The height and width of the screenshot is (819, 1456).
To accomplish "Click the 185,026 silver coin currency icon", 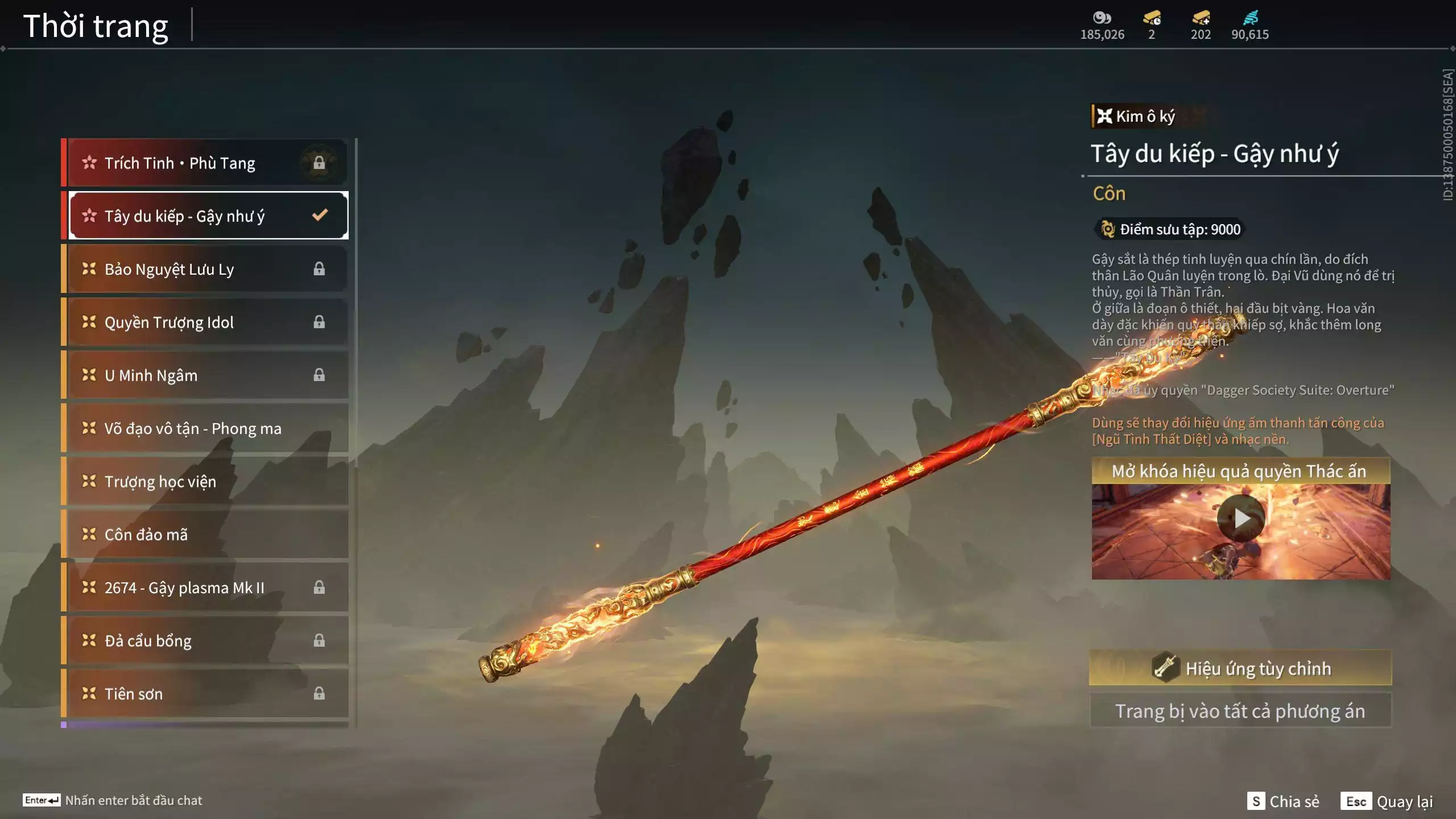I will tap(1102, 18).
